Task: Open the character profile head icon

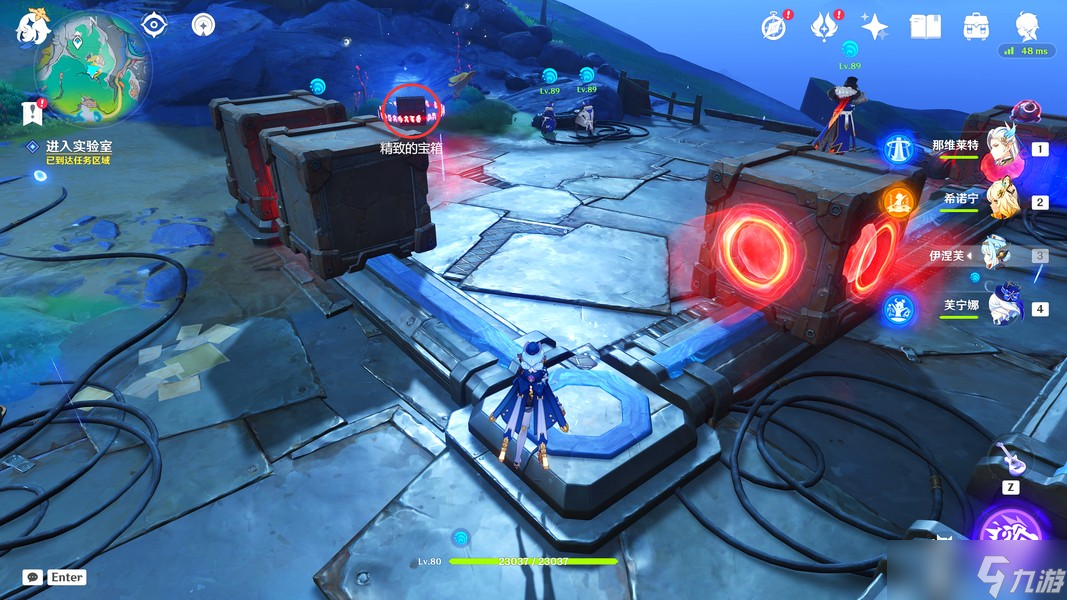Action: (1027, 25)
